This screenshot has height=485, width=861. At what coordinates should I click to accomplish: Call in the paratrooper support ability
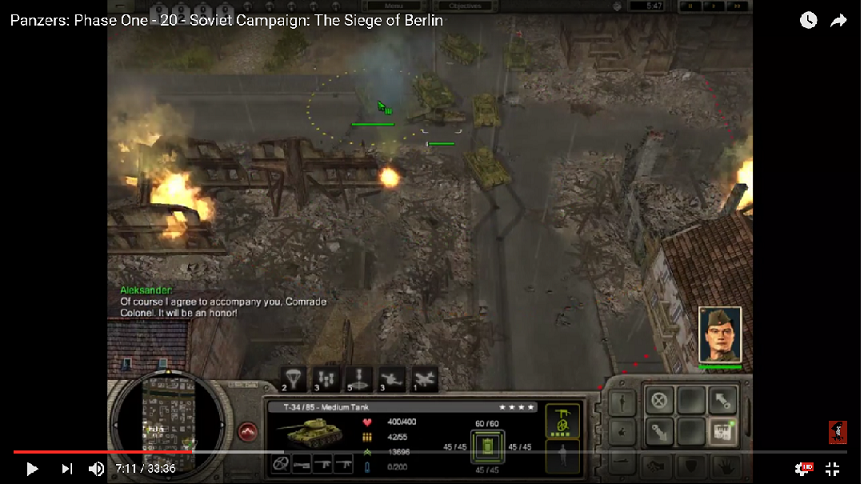pyautogui.click(x=292, y=377)
